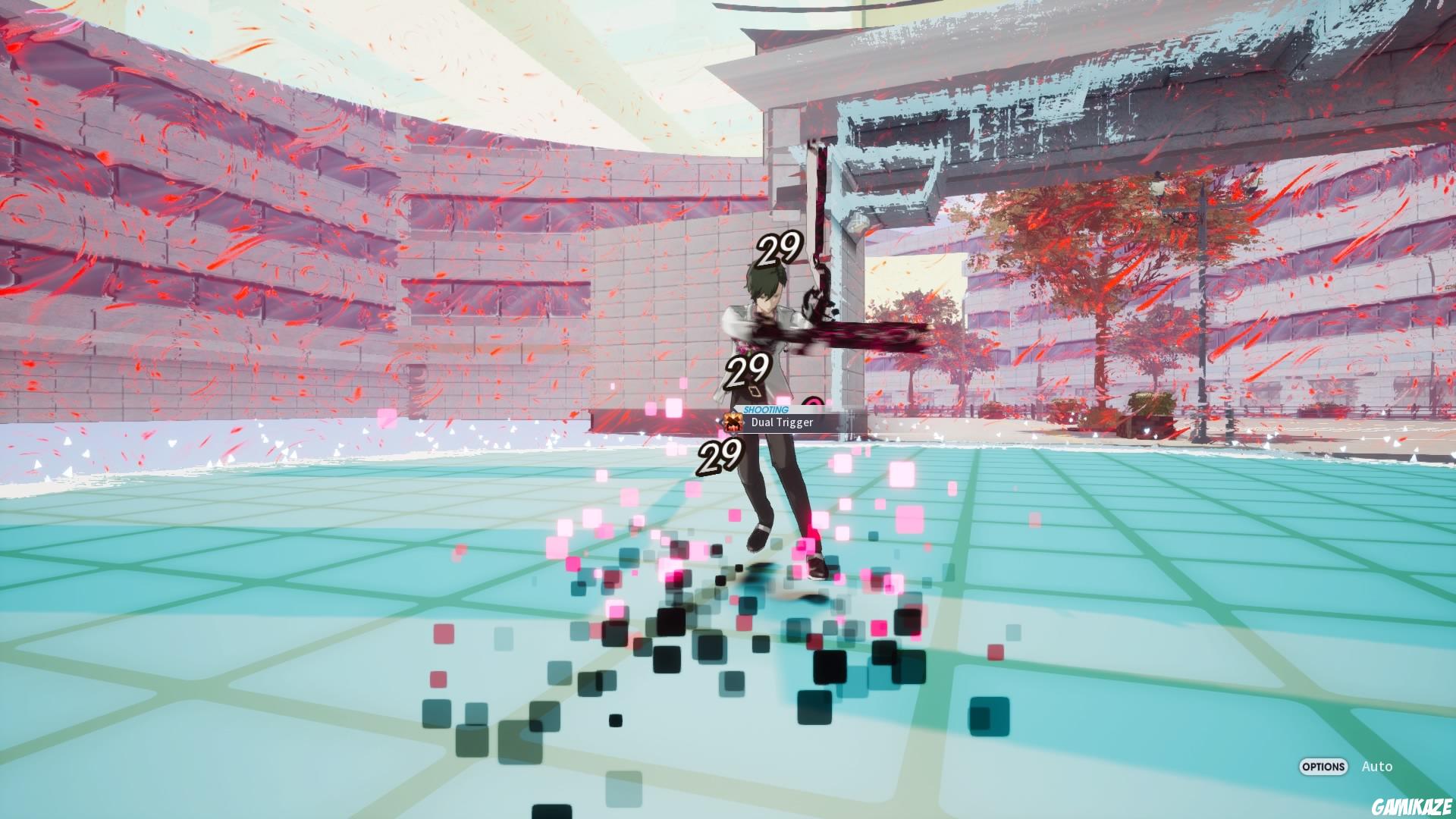This screenshot has height=819, width=1456.
Task: Toggle the SHOOTING category indicator
Action: [765, 411]
